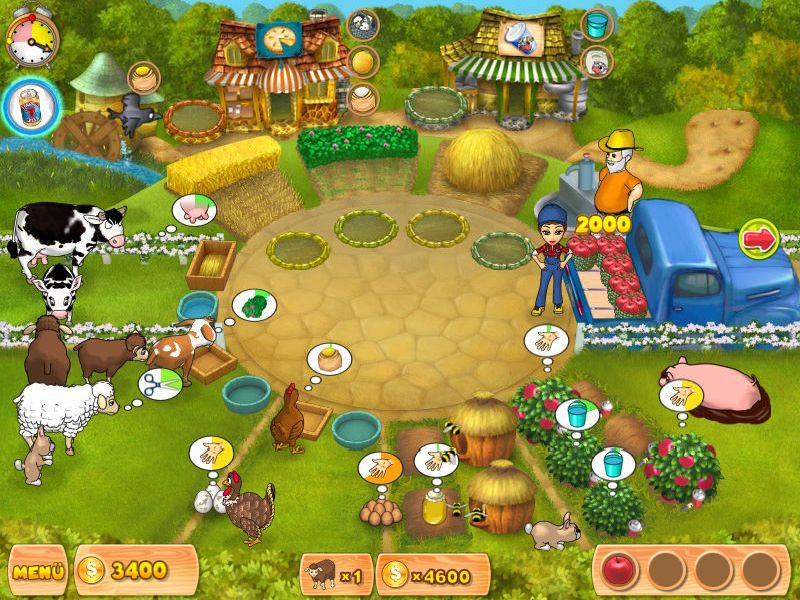Choose the yellow lemon icon beside the bakery
The image size is (800, 600).
(x=362, y=61)
